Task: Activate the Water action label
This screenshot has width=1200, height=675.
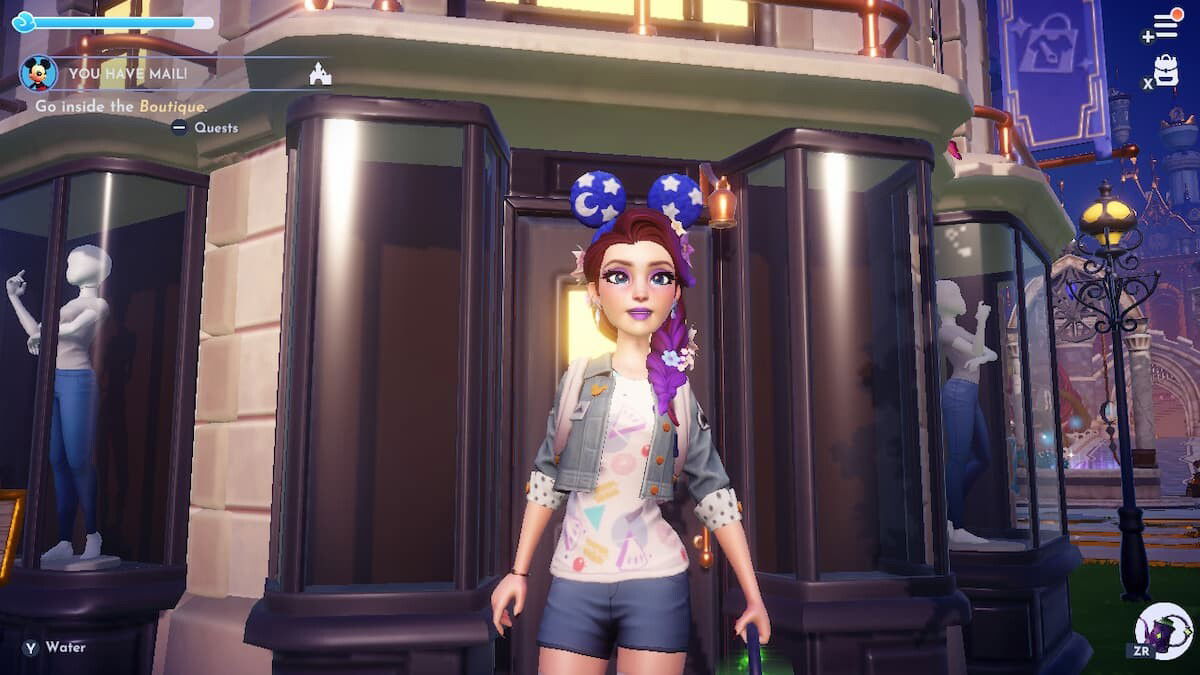Action: (x=65, y=647)
